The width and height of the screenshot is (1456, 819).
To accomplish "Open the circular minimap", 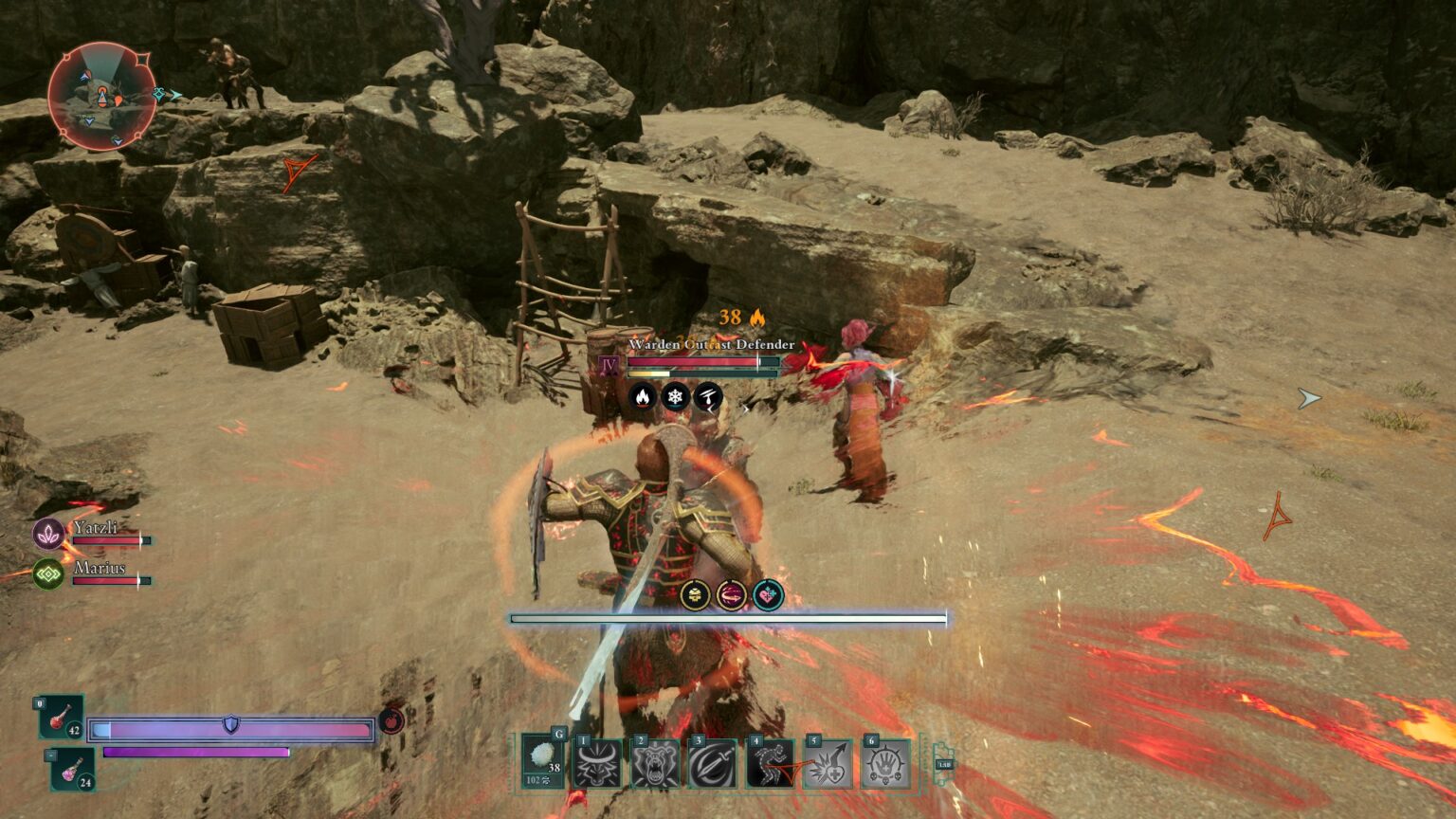I will point(101,96).
